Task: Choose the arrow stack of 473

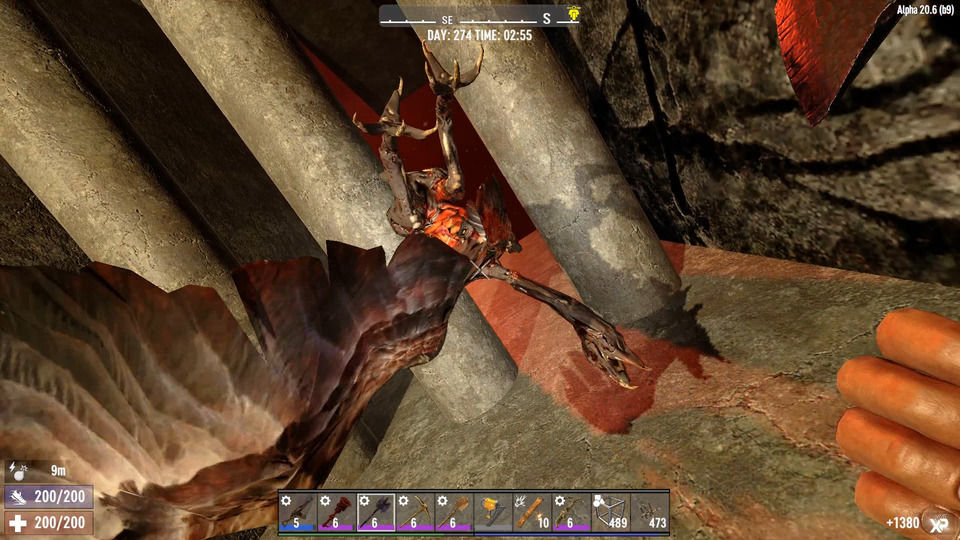Action: tap(649, 512)
